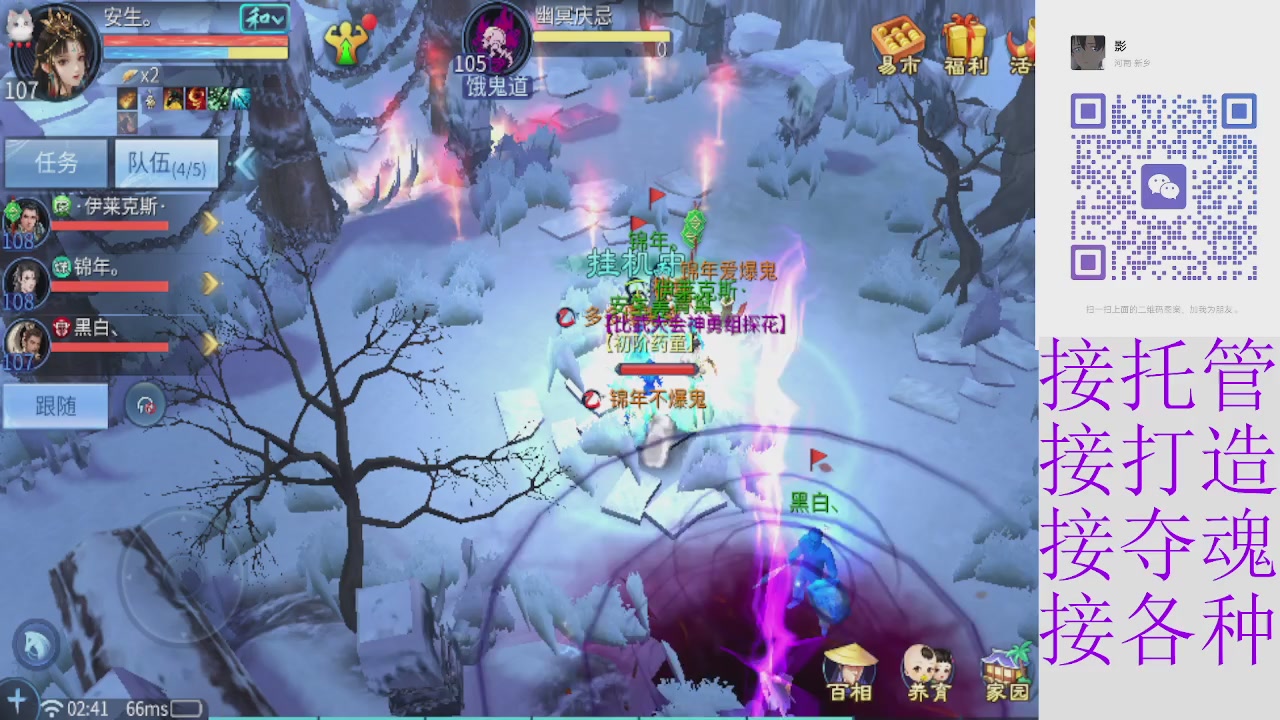This screenshot has width=1280, height=720.
Task: Open the 和 attack-mode dropdown
Action: (x=262, y=19)
